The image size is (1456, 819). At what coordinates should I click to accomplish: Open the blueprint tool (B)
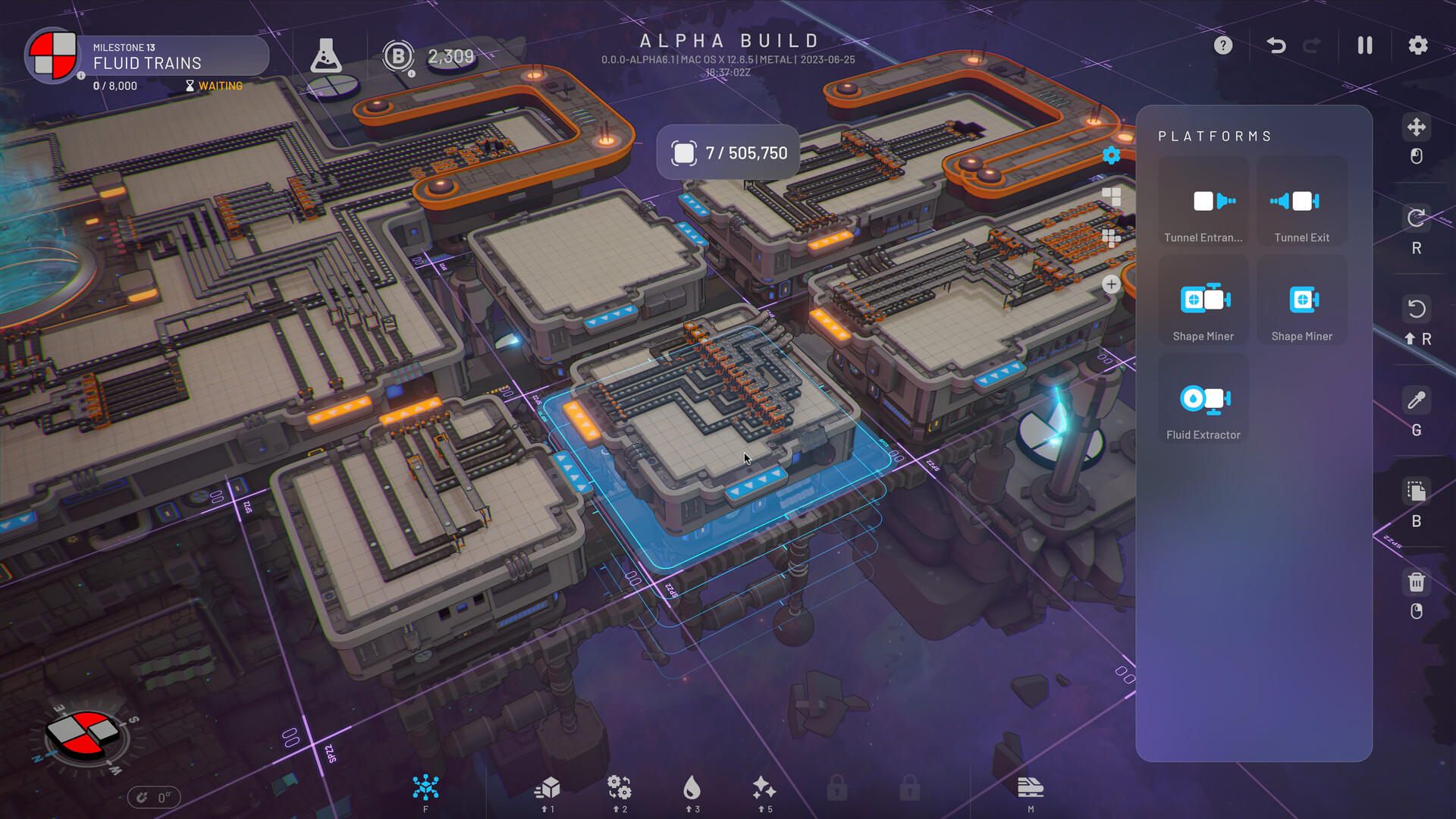tap(1415, 491)
